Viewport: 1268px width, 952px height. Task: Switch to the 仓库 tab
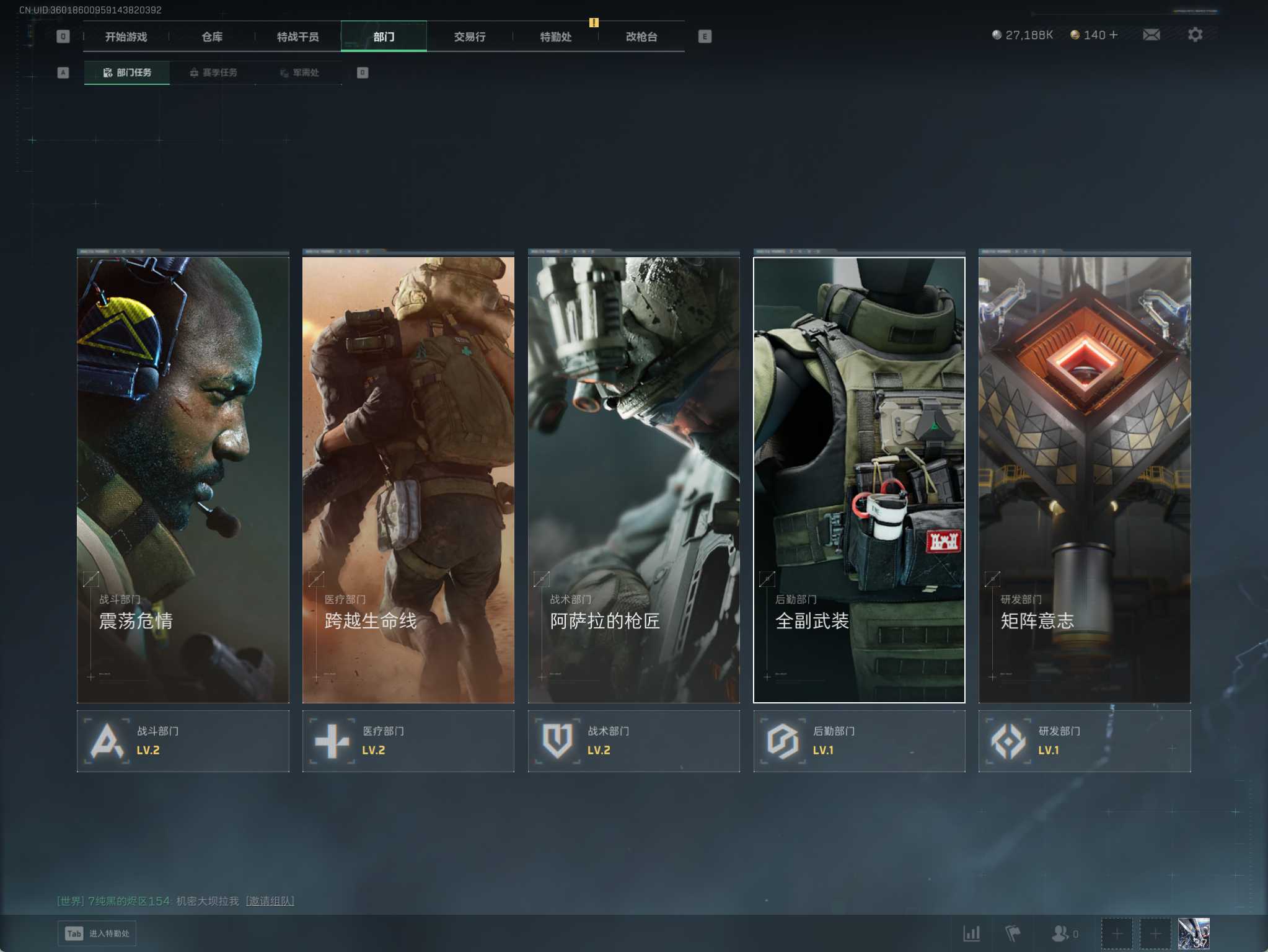pos(212,37)
